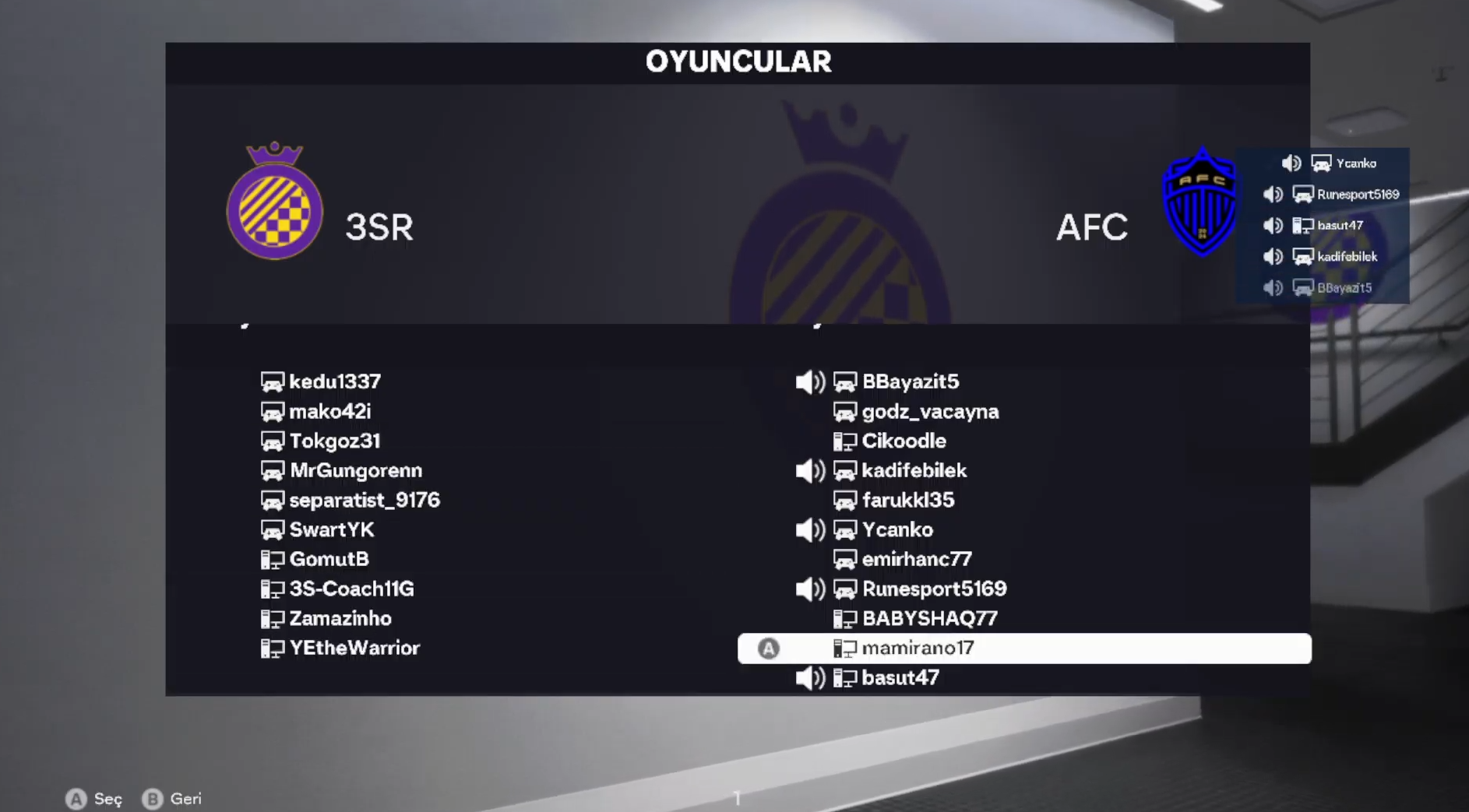
Task: Select GomutB from the roster
Action: 329,559
